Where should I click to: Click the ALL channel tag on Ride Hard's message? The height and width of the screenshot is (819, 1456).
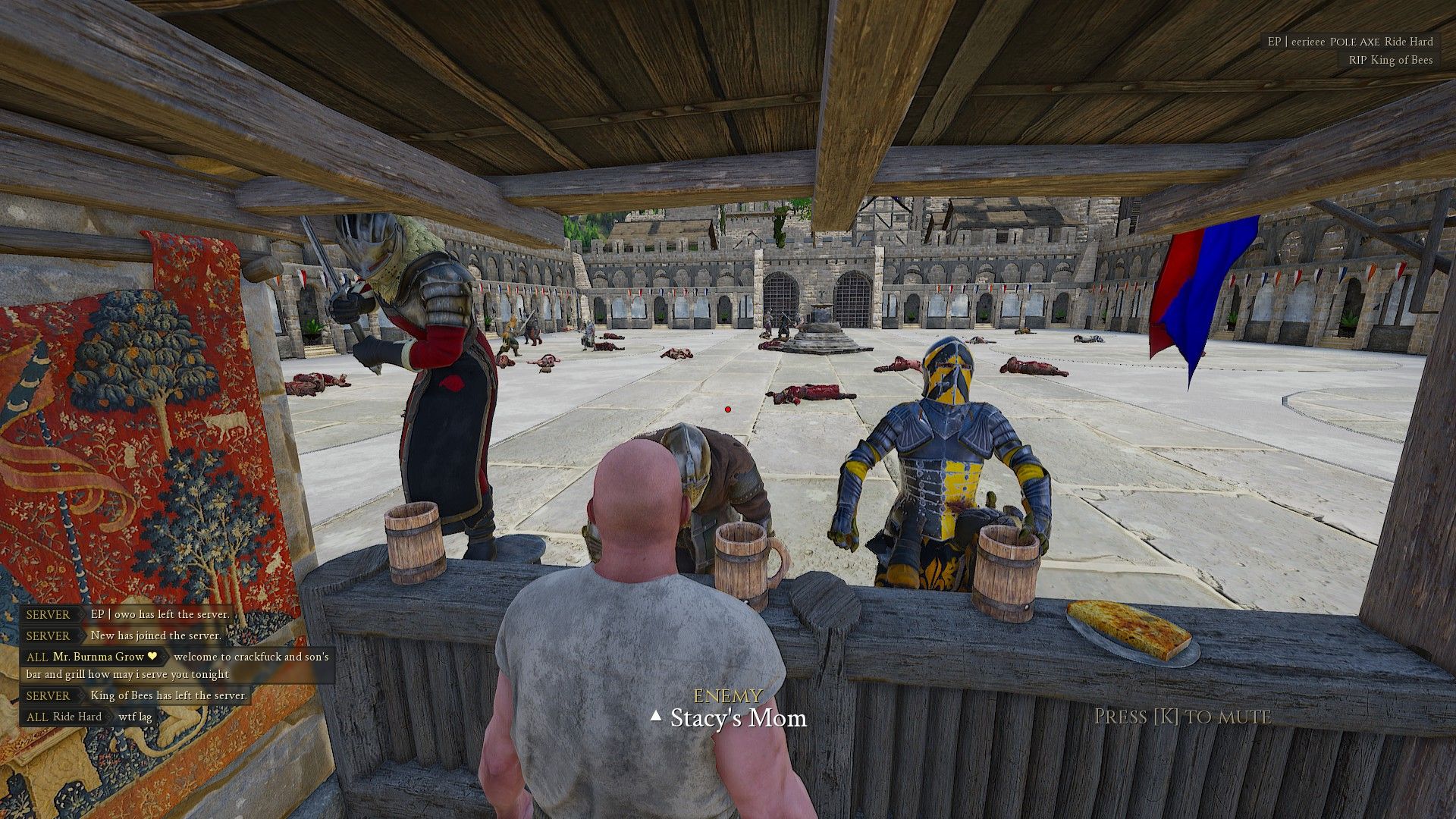[x=37, y=717]
